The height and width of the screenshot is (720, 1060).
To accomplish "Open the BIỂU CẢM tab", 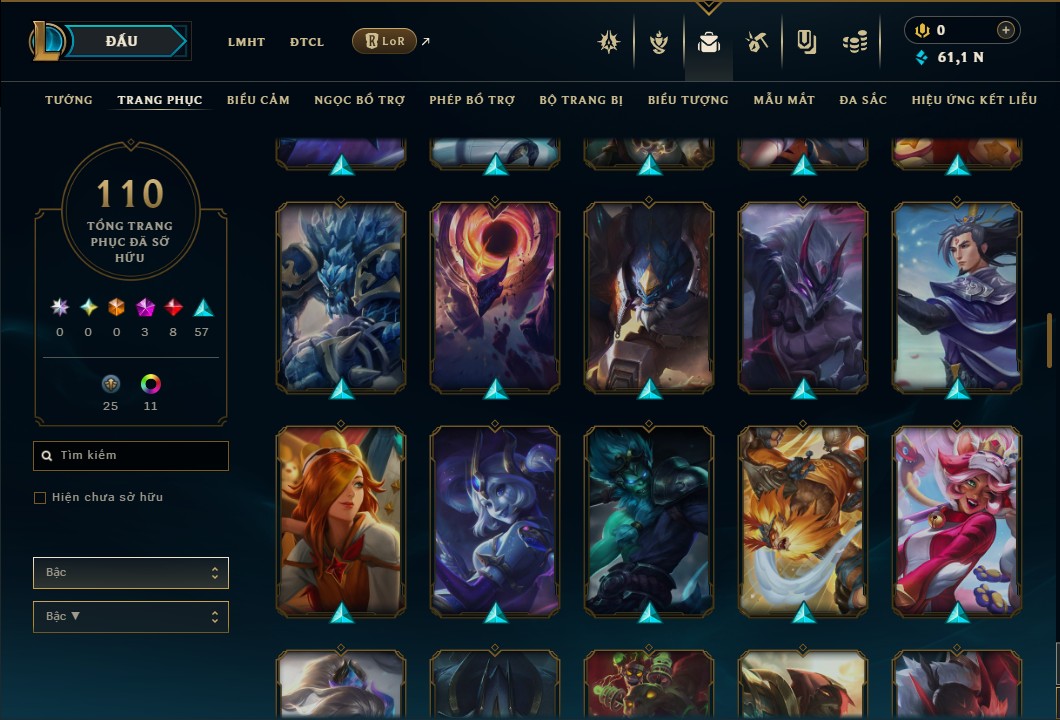I will (258, 100).
